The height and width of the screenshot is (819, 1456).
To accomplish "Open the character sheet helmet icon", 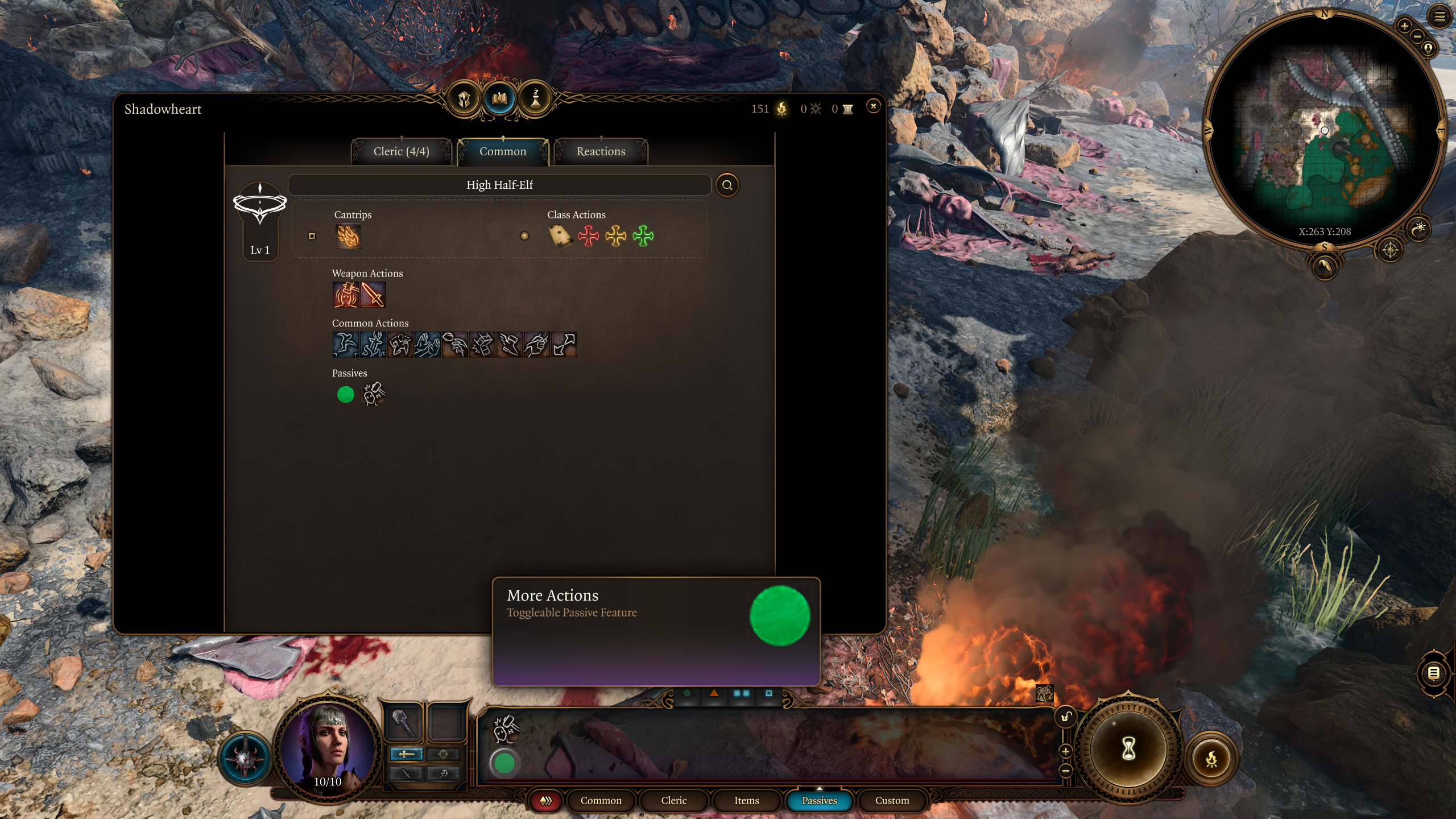I will coord(464,100).
